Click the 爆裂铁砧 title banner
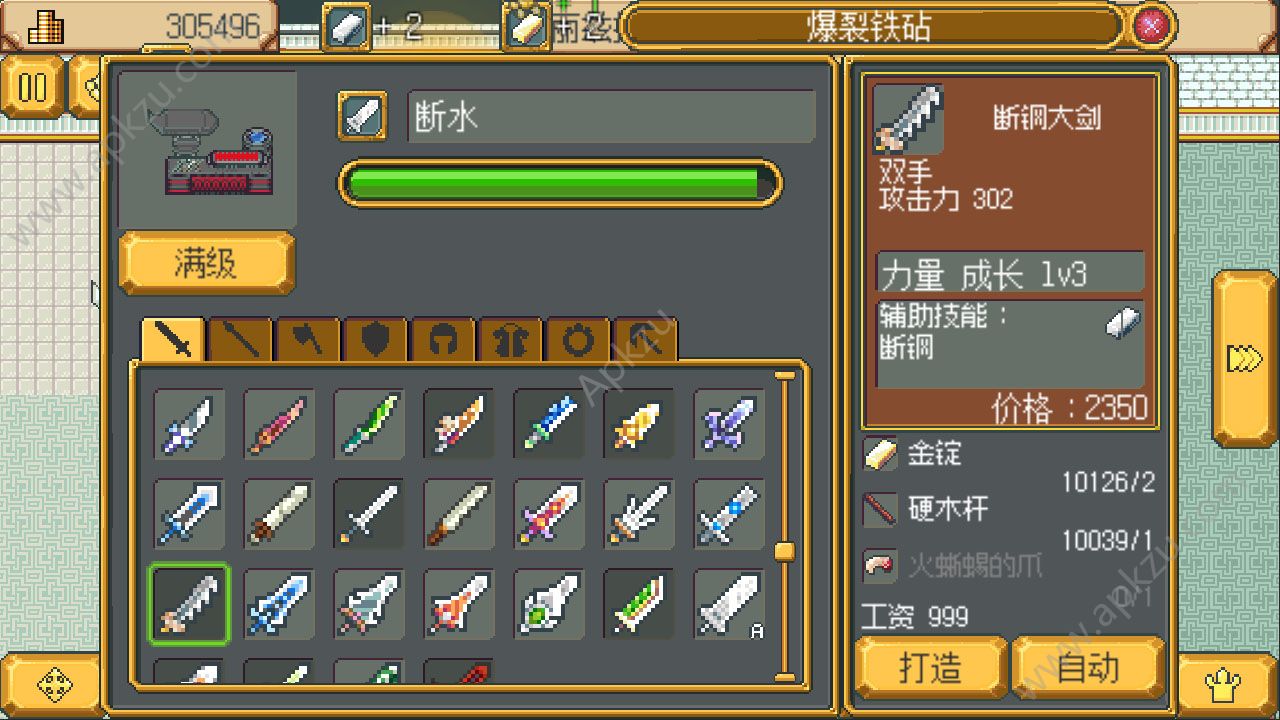The image size is (1280, 720). click(x=870, y=27)
